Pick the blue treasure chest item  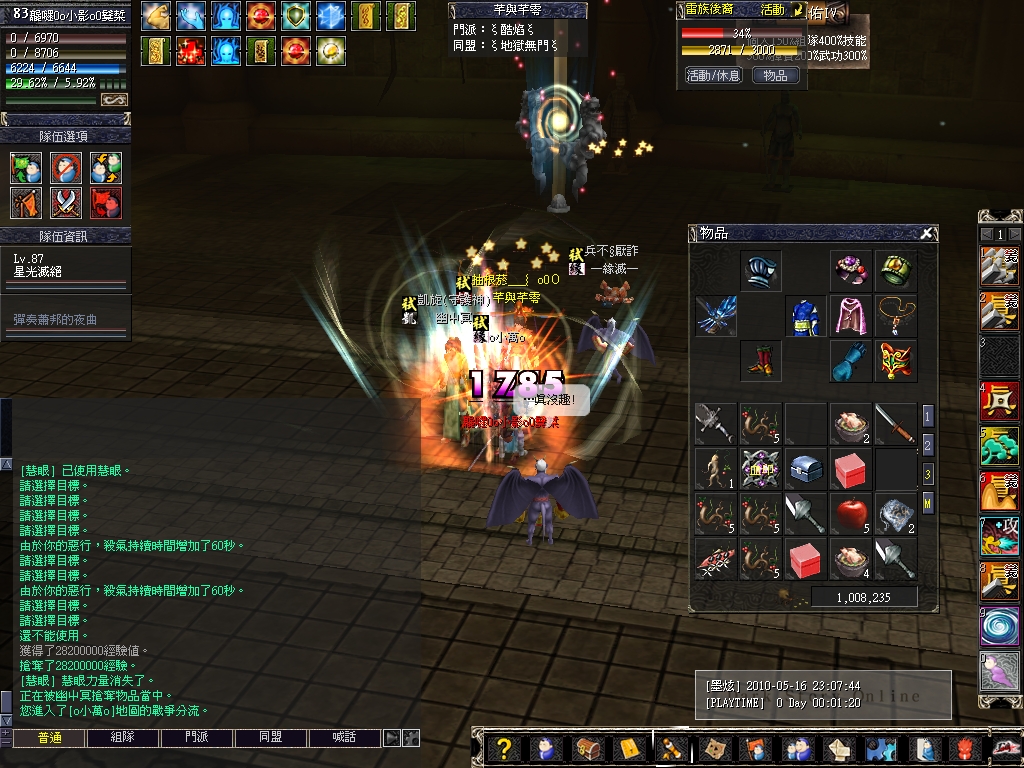click(805, 469)
